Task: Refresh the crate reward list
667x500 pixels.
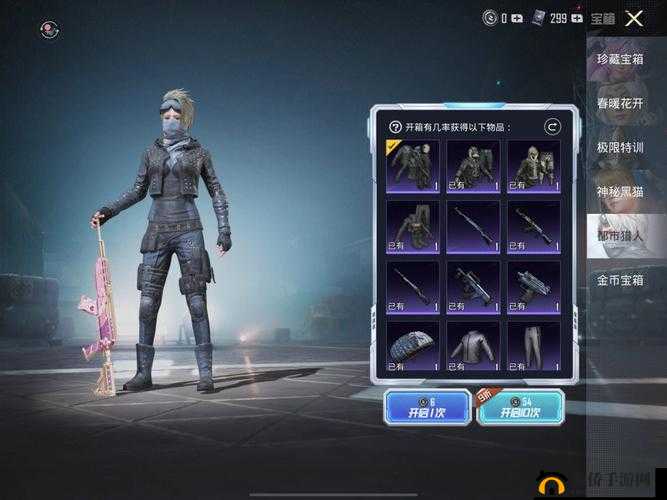Action: tap(552, 127)
